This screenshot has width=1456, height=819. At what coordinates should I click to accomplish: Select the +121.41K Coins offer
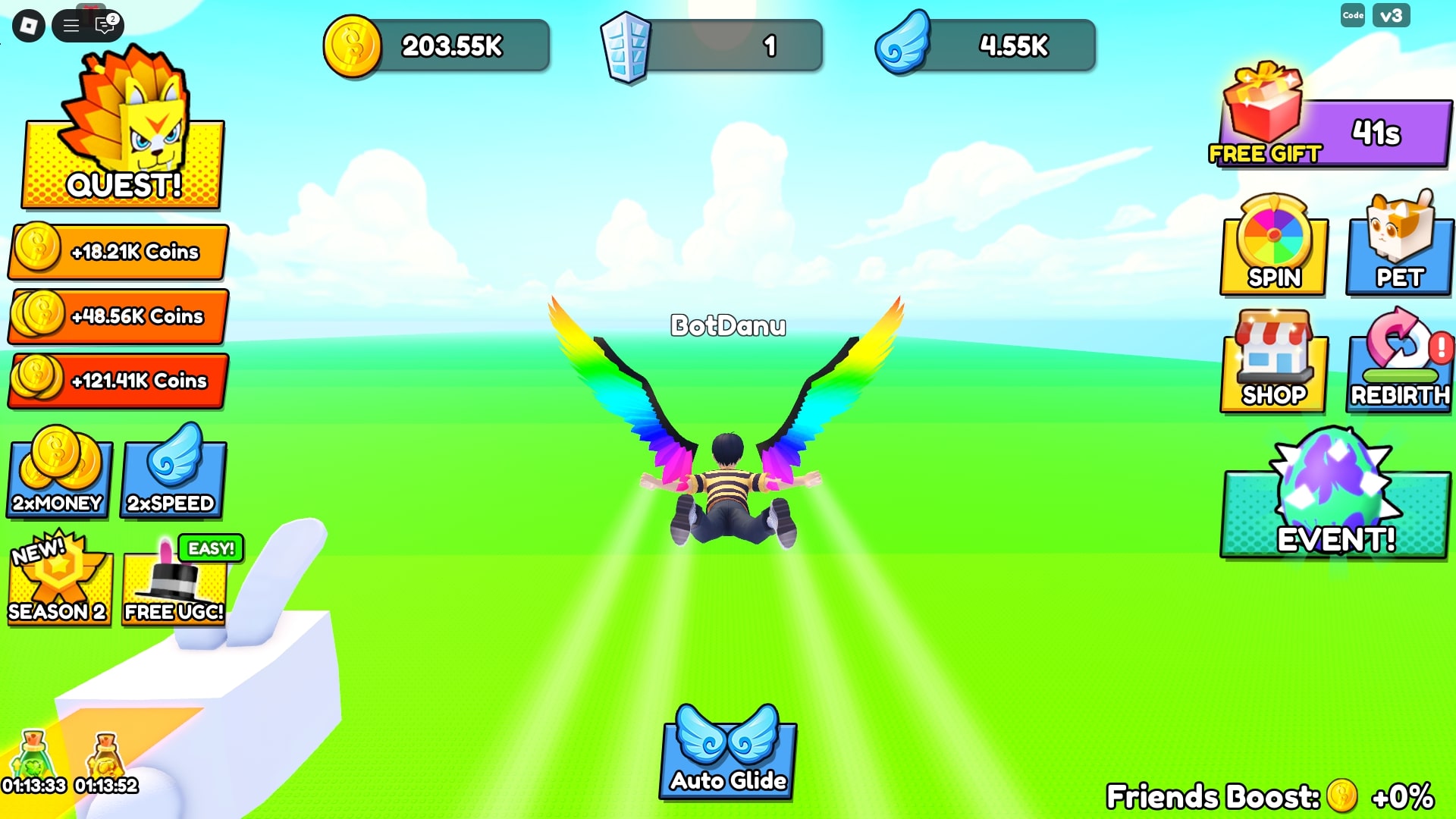[118, 381]
